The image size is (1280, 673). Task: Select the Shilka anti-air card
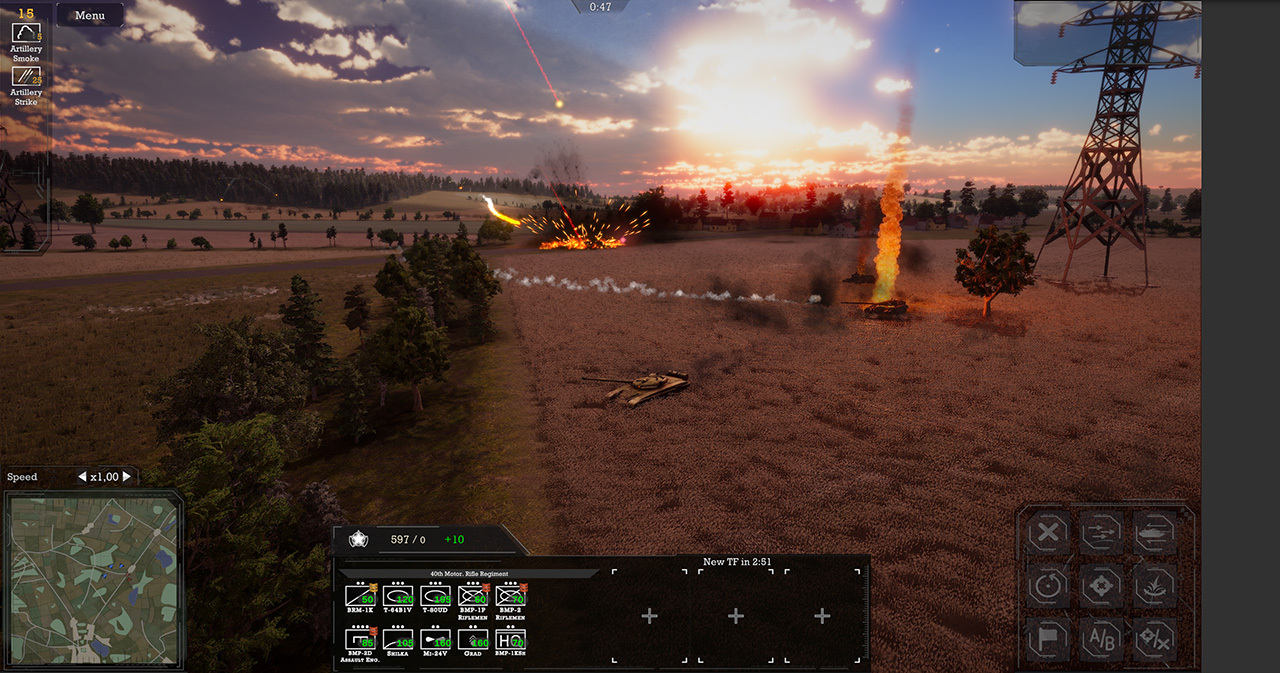[398, 639]
